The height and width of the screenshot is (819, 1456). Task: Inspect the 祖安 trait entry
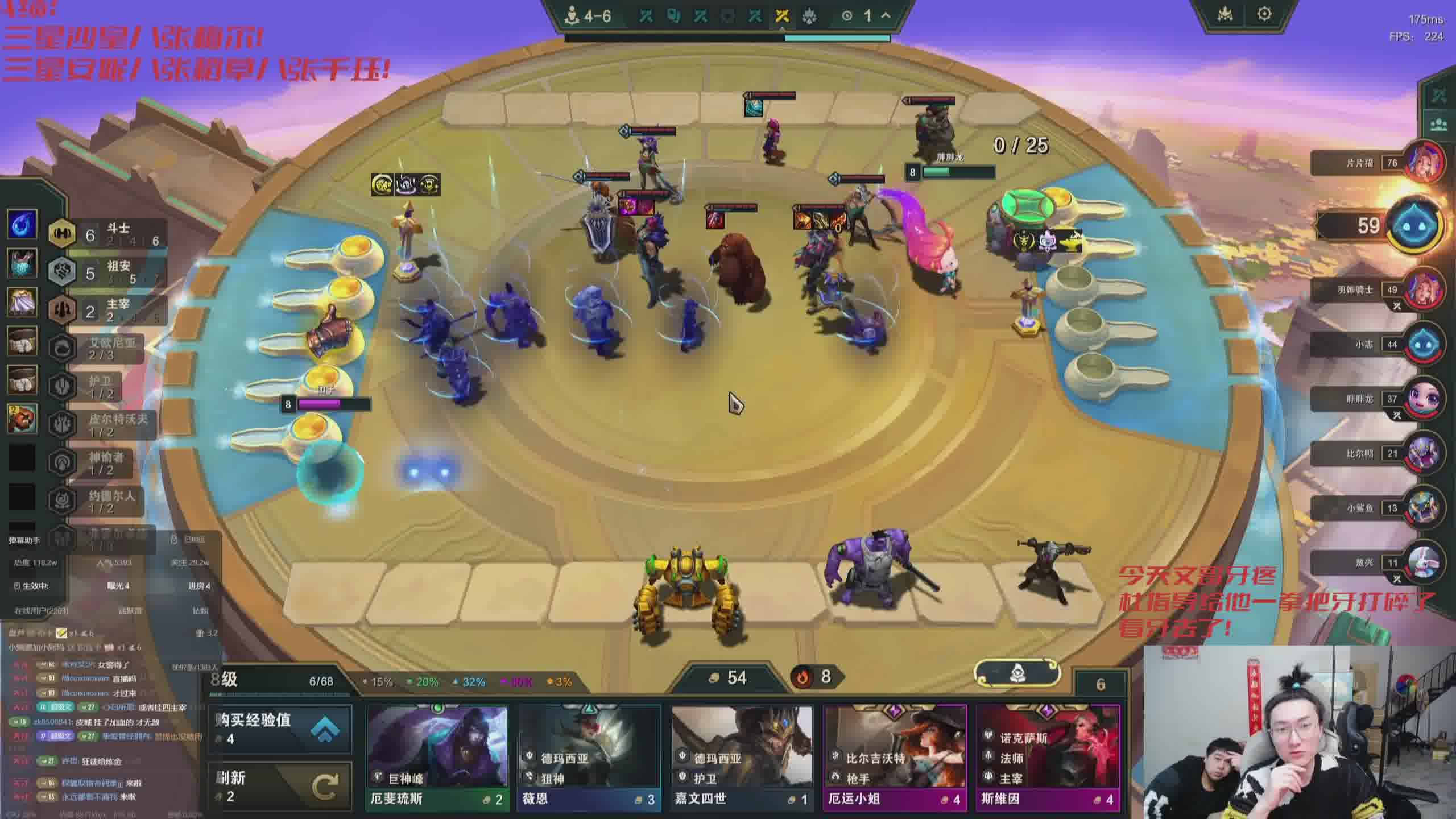(108, 272)
